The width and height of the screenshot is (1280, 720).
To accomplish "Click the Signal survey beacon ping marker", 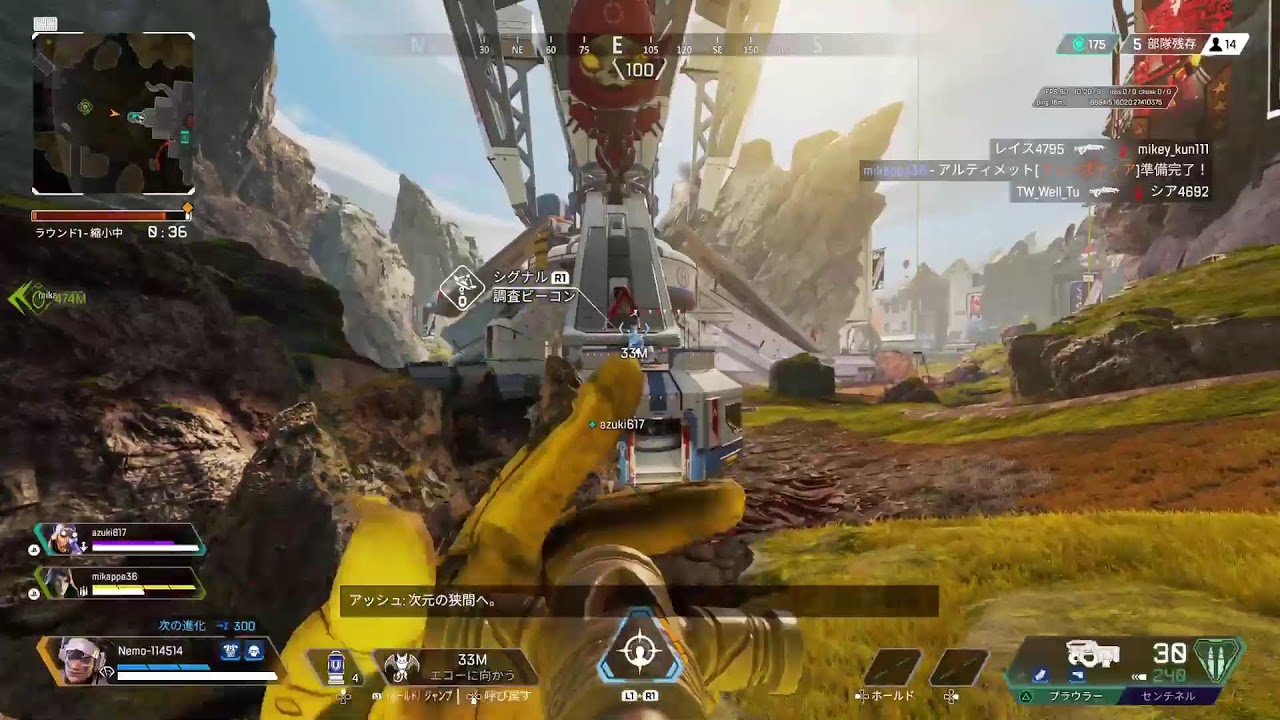I will click(461, 290).
